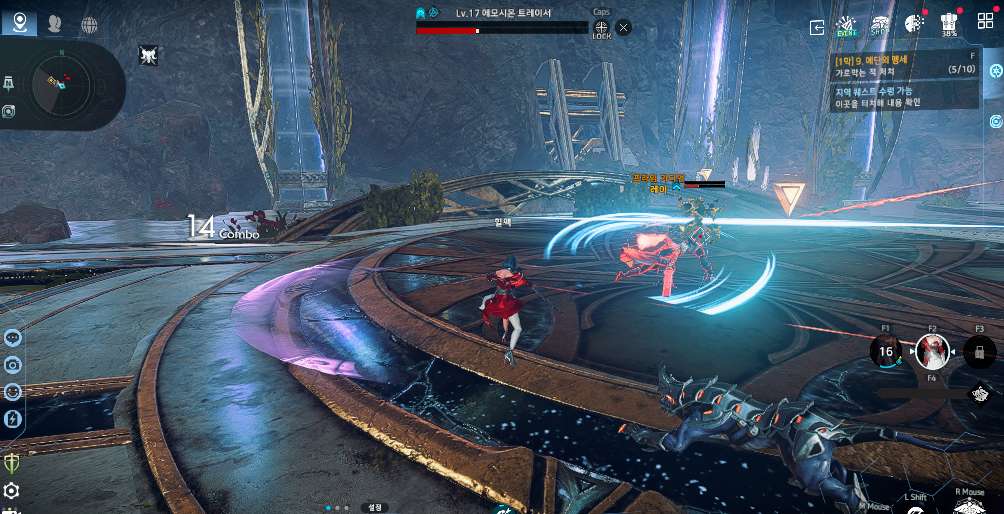Open the EVENT menu icon
The height and width of the screenshot is (514, 1004).
tap(847, 25)
